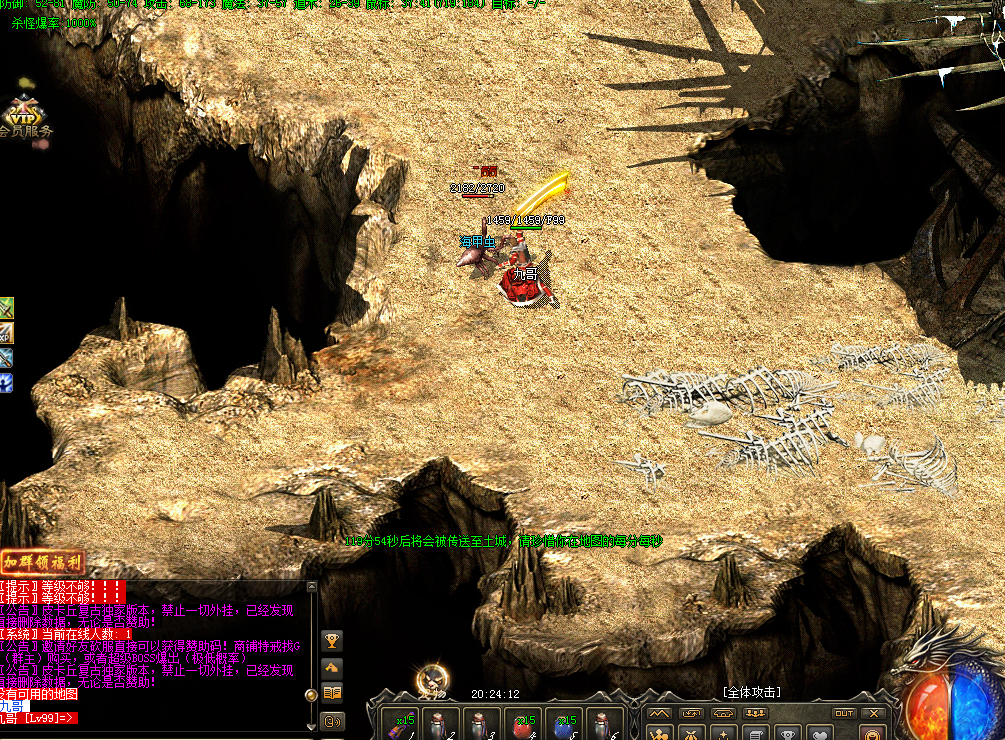The height and width of the screenshot is (740, 1005).
Task: Open the book icon beside the chat
Action: (332, 692)
